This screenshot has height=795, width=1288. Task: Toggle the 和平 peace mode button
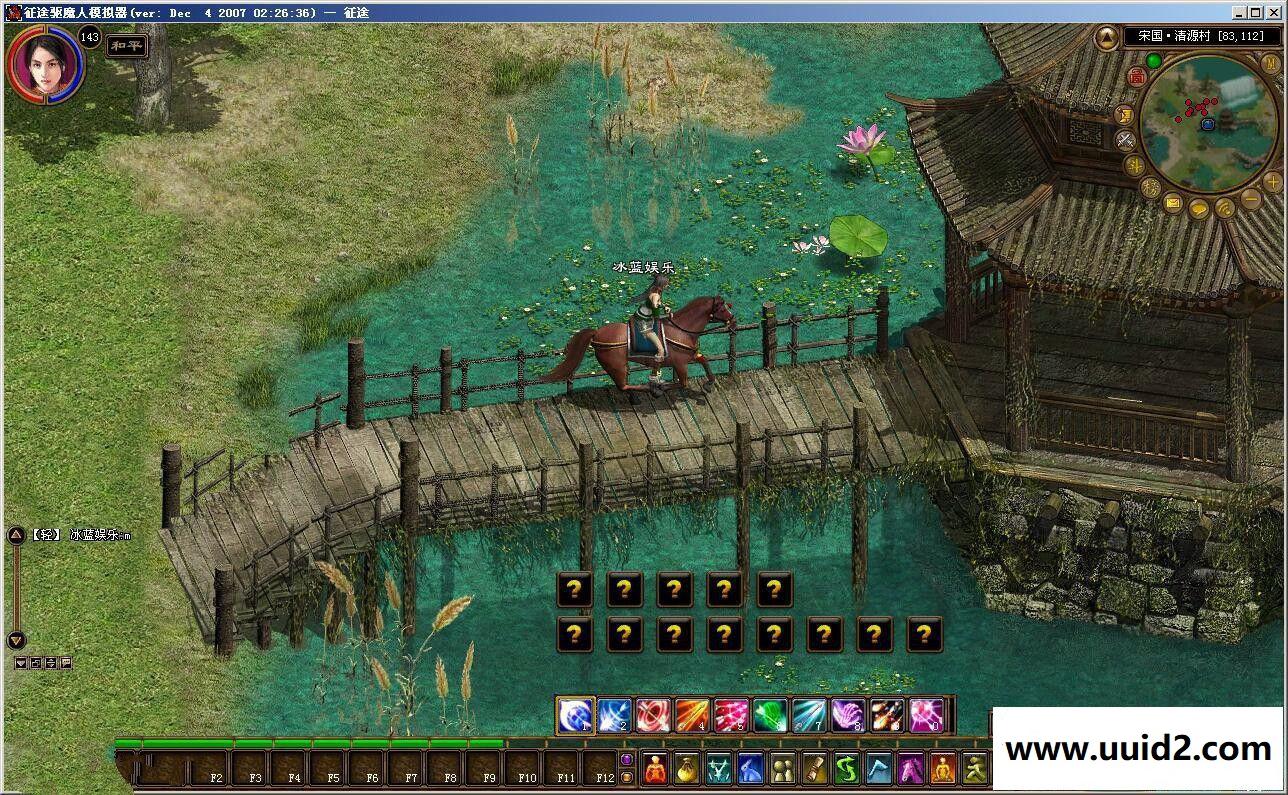pos(127,46)
